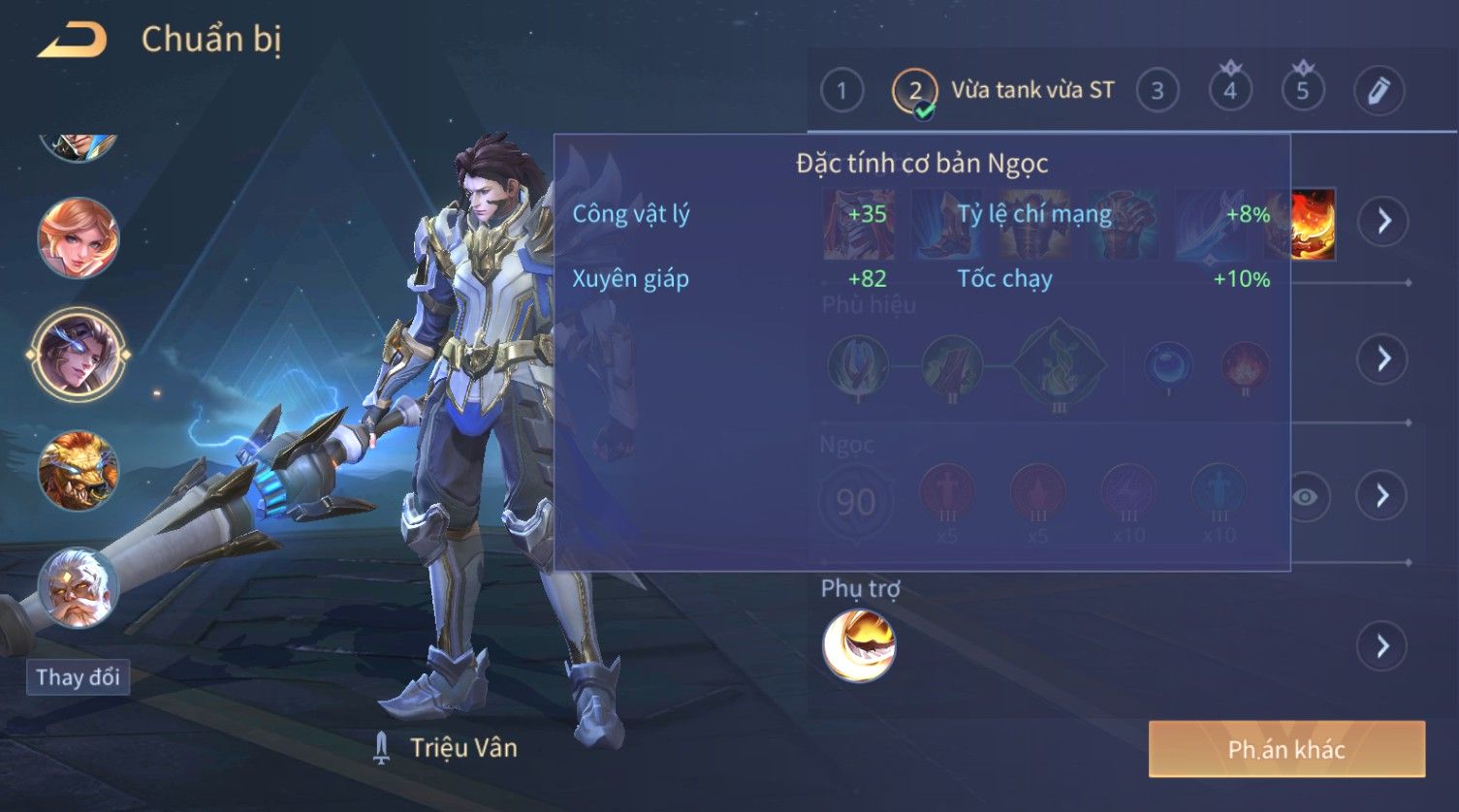The width and height of the screenshot is (1459, 812).
Task: Select the Phụ trợ summoner spell icon
Action: point(859,645)
